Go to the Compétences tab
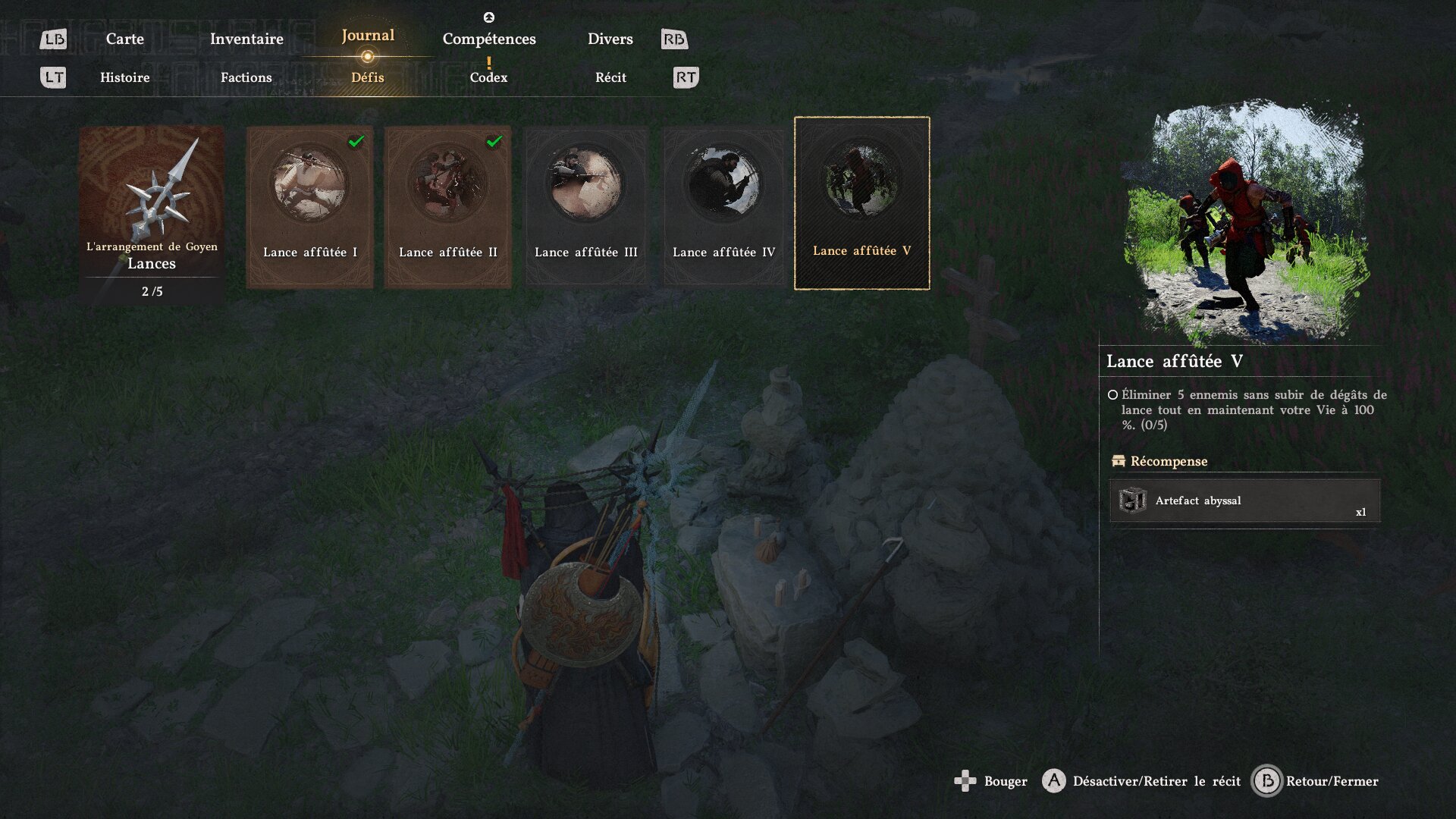Image resolution: width=1456 pixels, height=819 pixels. pyautogui.click(x=489, y=39)
